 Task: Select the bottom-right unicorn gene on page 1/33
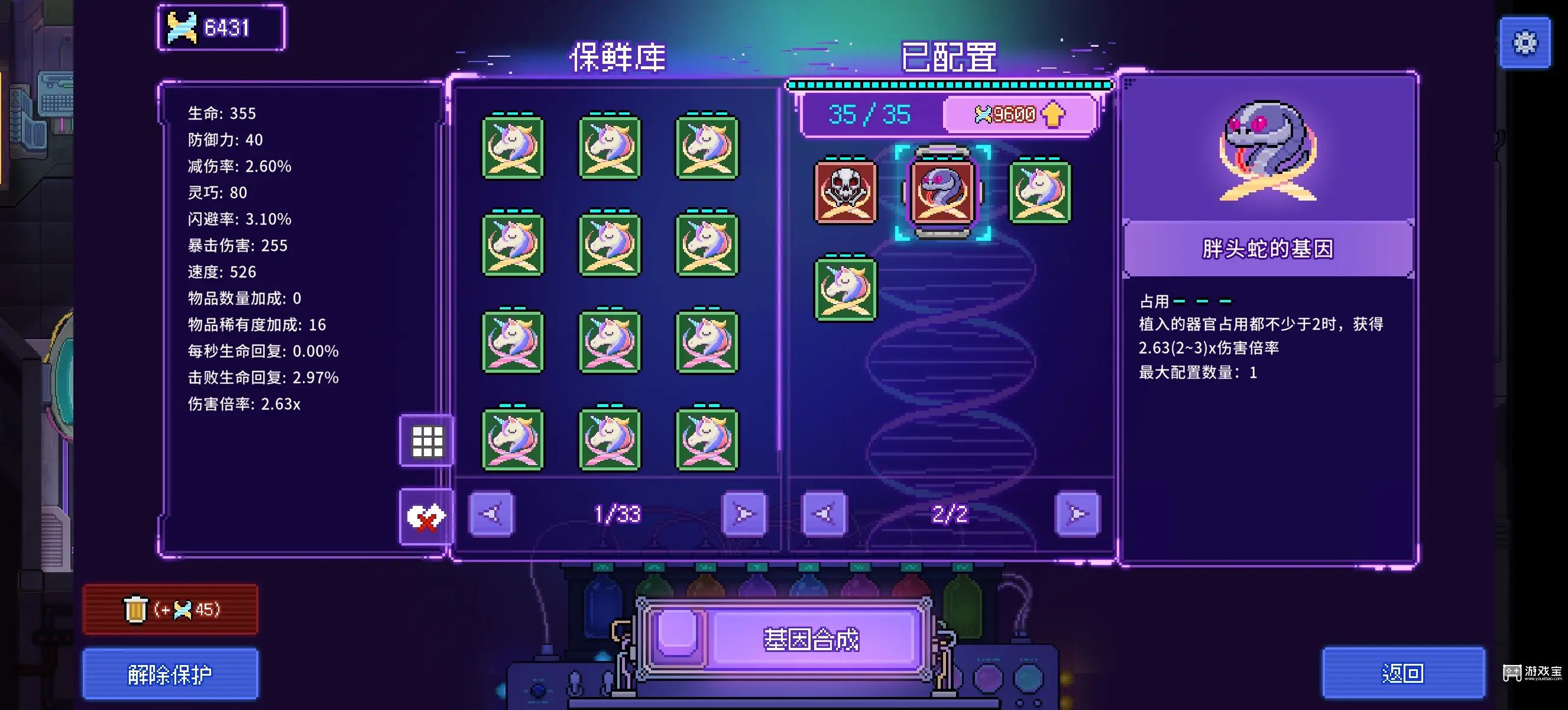click(x=708, y=440)
